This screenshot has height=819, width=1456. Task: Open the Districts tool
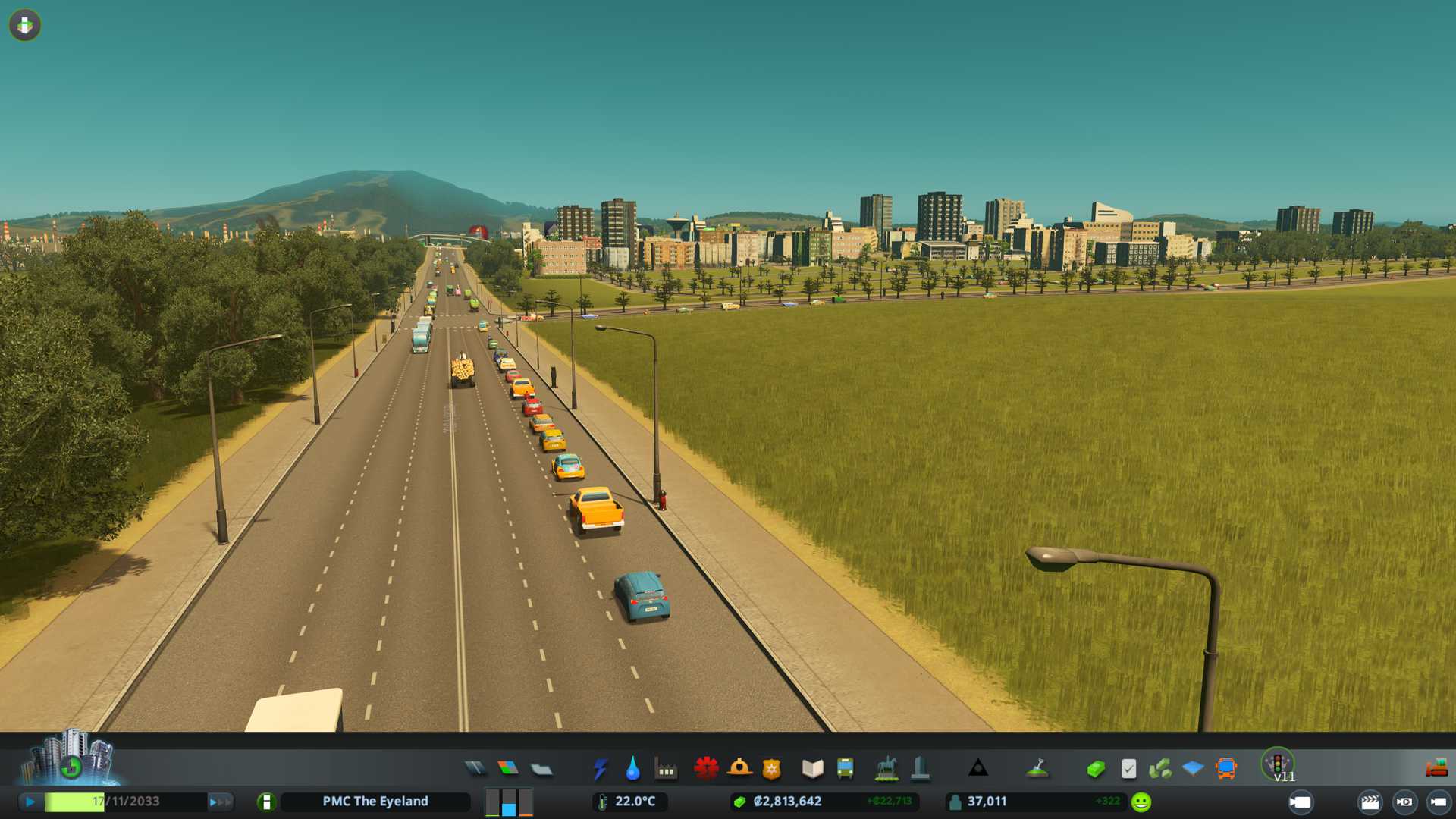541,769
